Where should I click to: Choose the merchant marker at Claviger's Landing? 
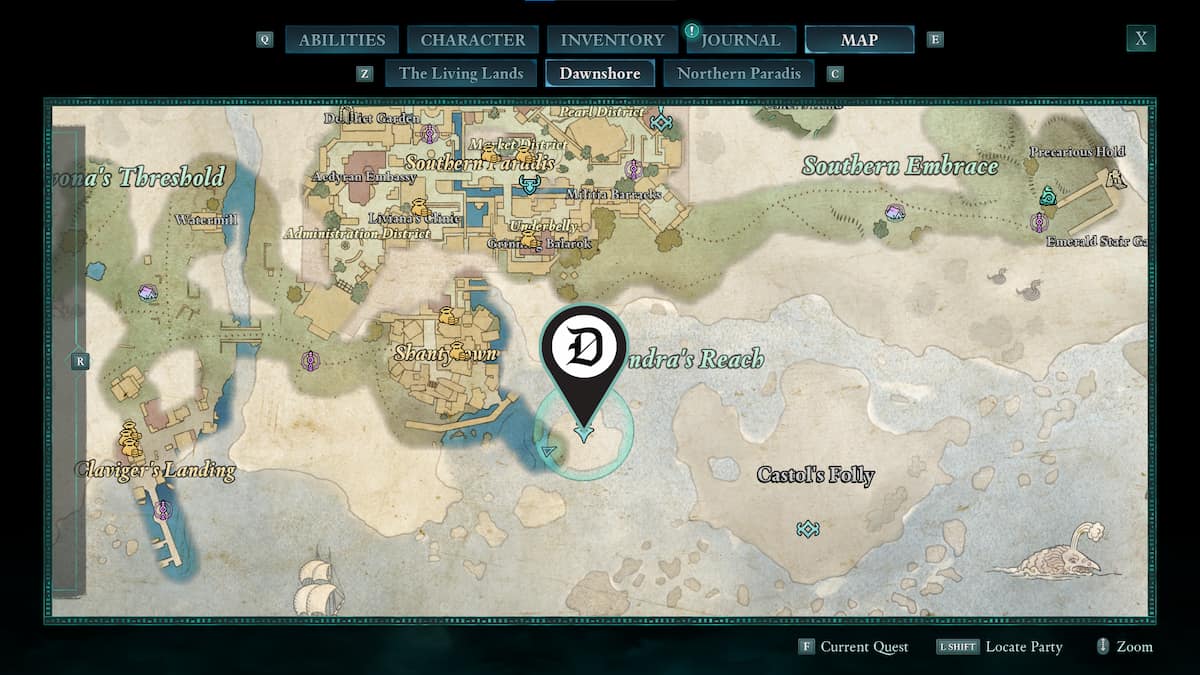coord(129,437)
